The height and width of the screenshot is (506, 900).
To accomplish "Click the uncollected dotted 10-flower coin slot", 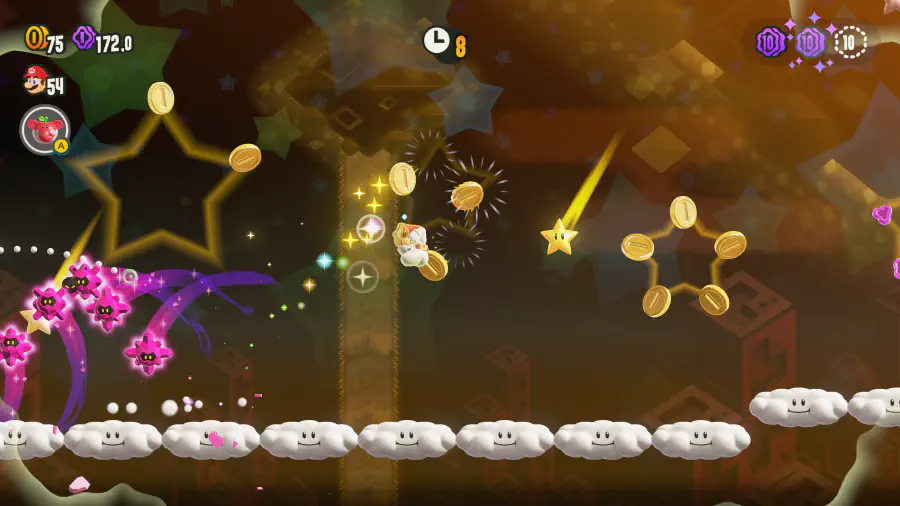I will tap(850, 42).
